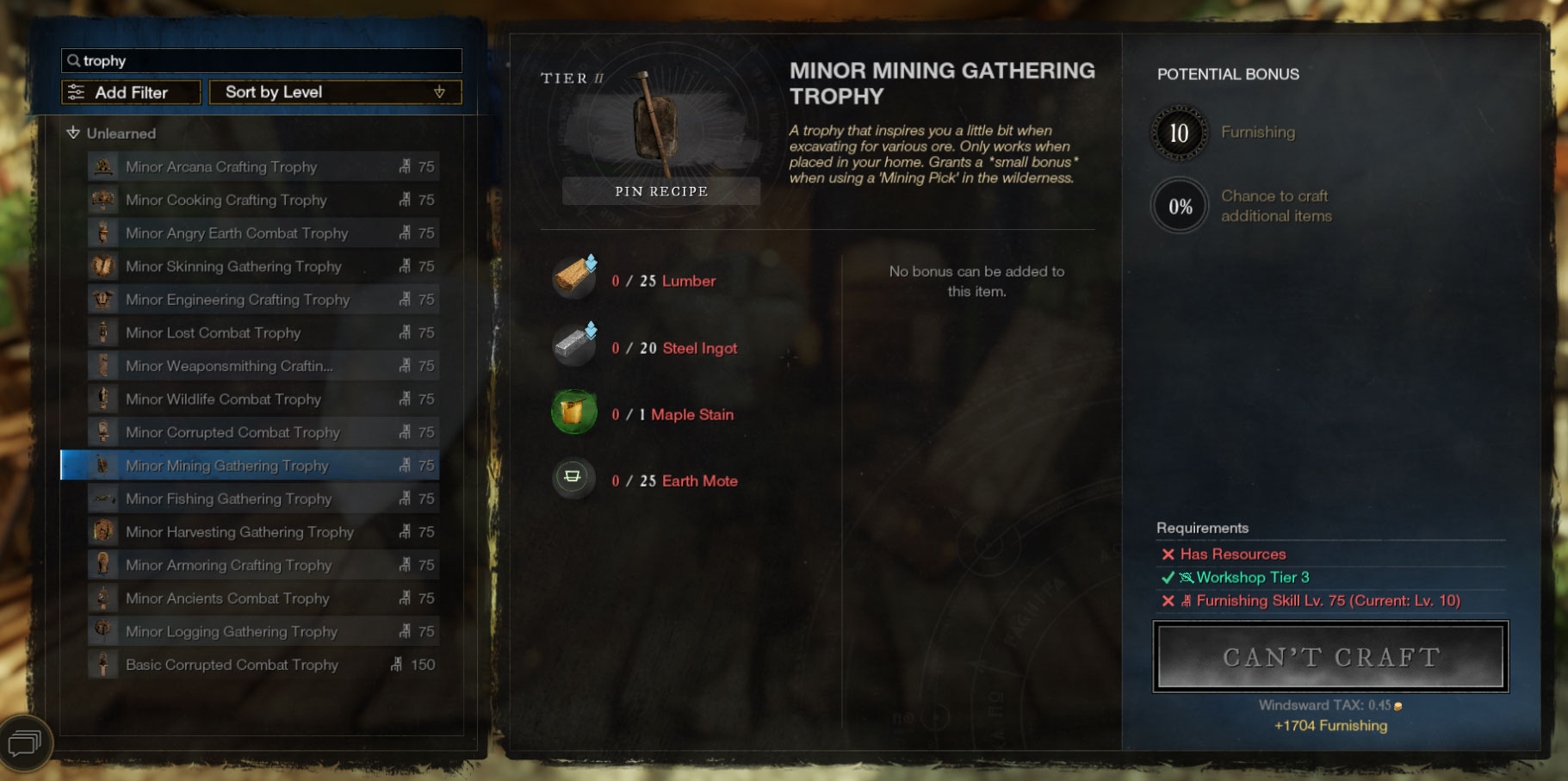The image size is (1568, 781).
Task: Select the Lumber ingredient icon
Action: (573, 278)
